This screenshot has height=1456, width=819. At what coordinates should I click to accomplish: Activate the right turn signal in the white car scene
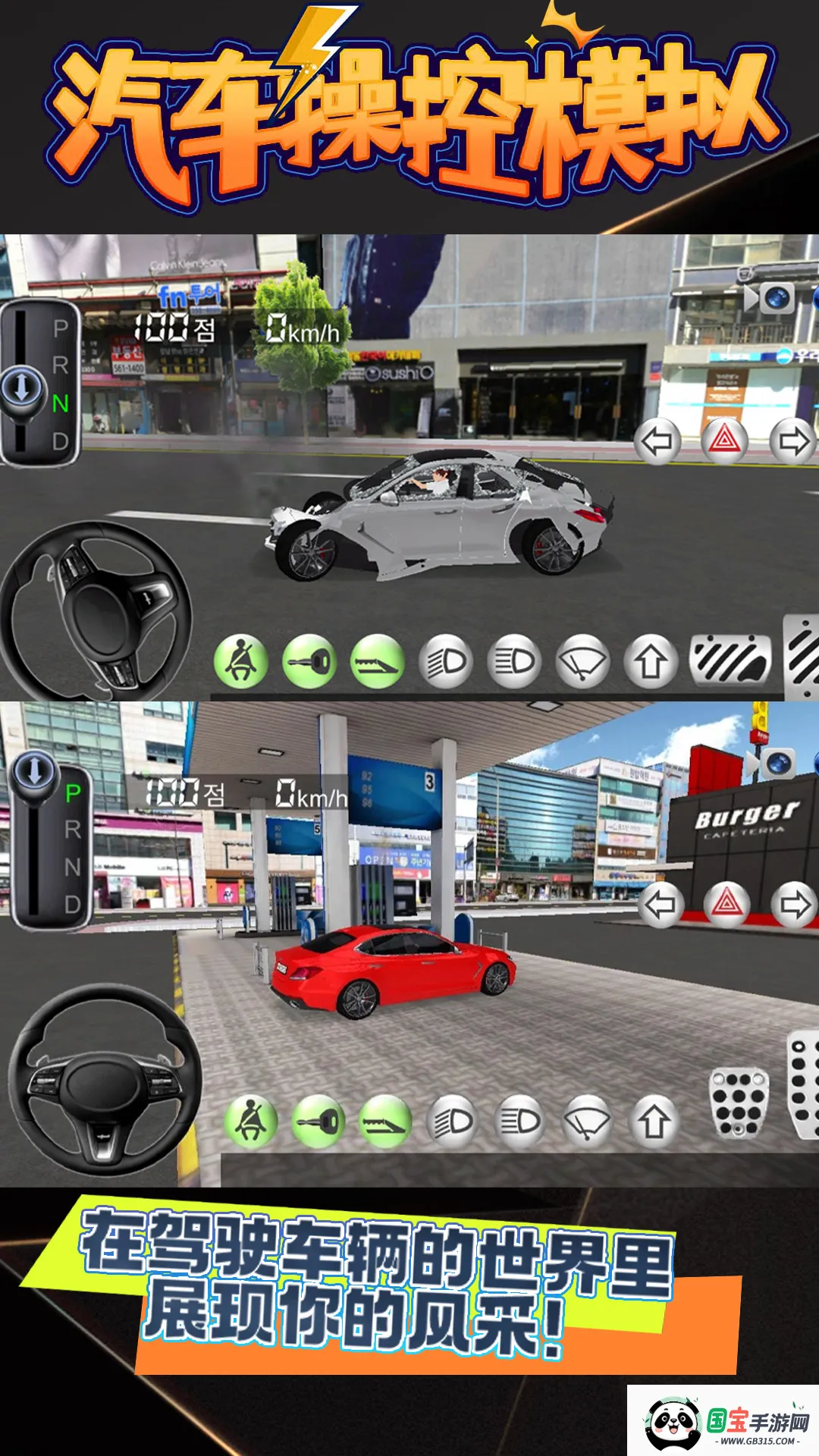click(792, 441)
